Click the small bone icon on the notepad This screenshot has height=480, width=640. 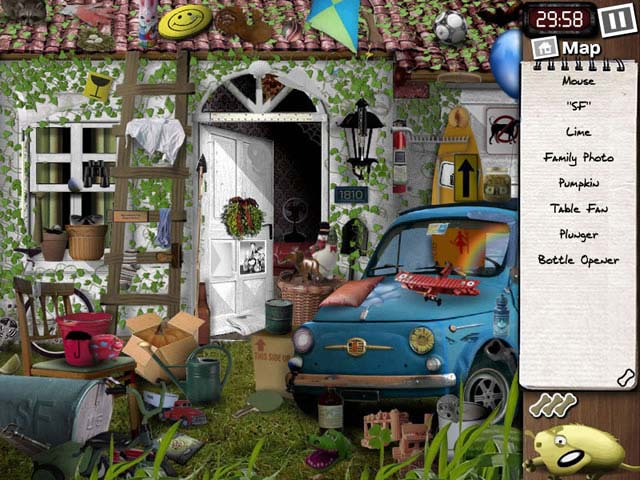625,377
